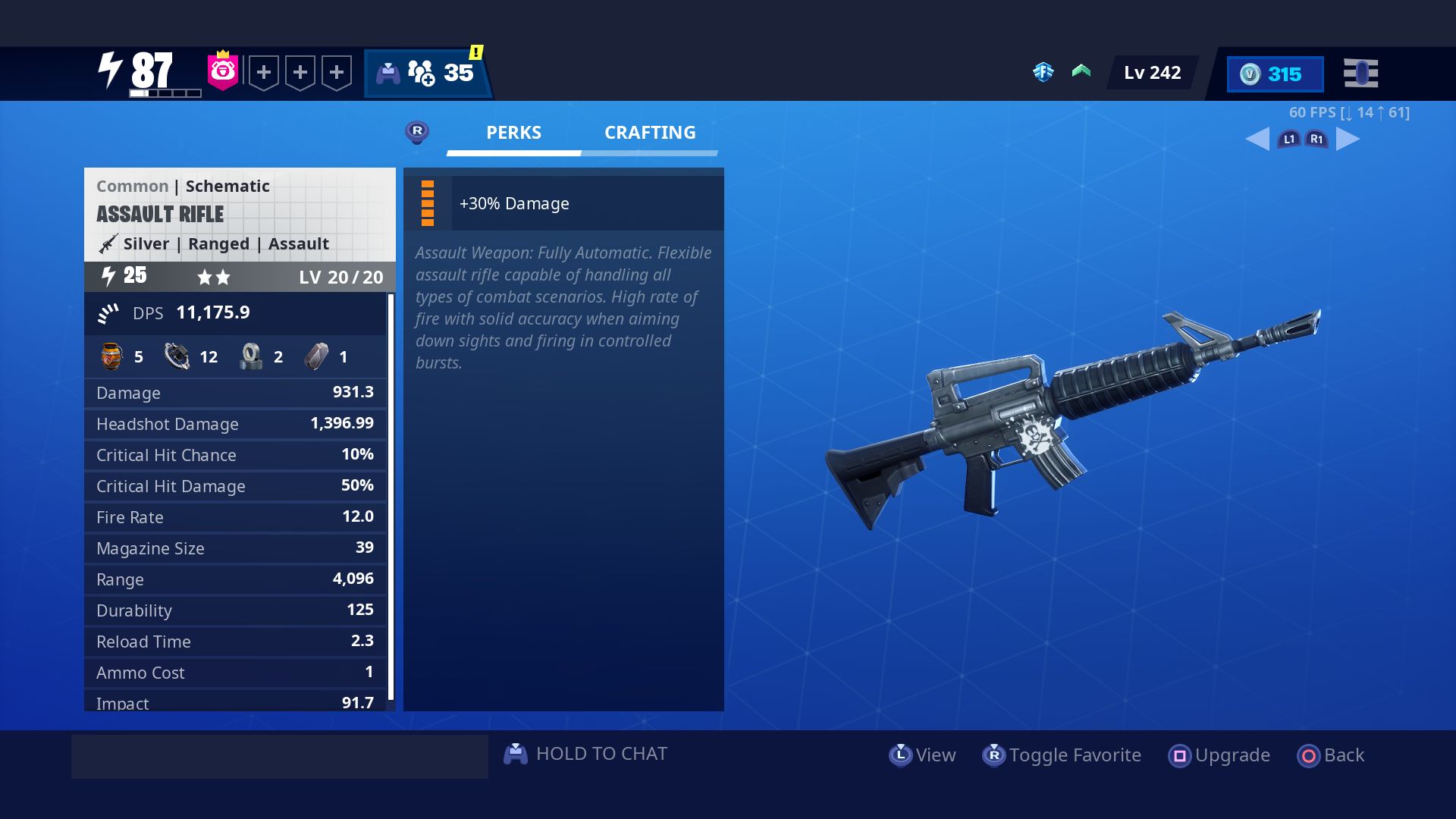Click the pink crowned player banner icon
This screenshot has height=819, width=1456.
click(223, 71)
